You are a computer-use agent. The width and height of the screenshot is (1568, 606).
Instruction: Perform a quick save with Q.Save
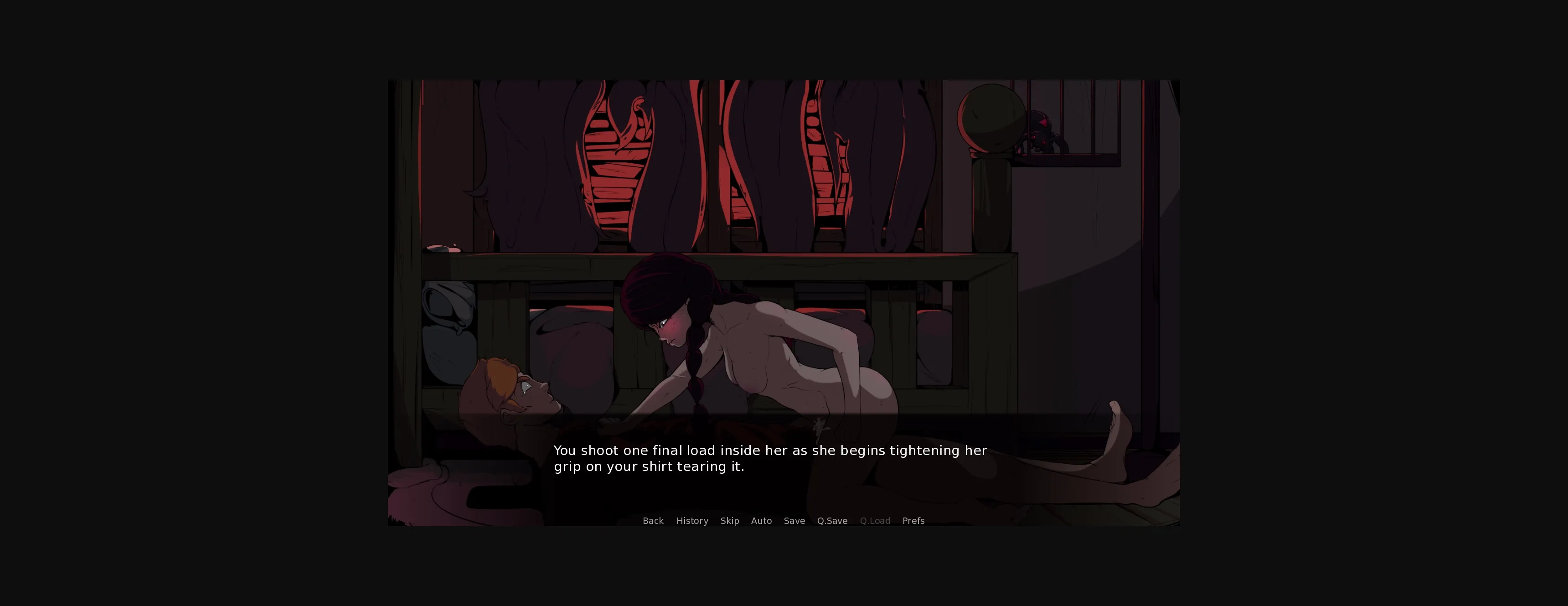(x=832, y=521)
